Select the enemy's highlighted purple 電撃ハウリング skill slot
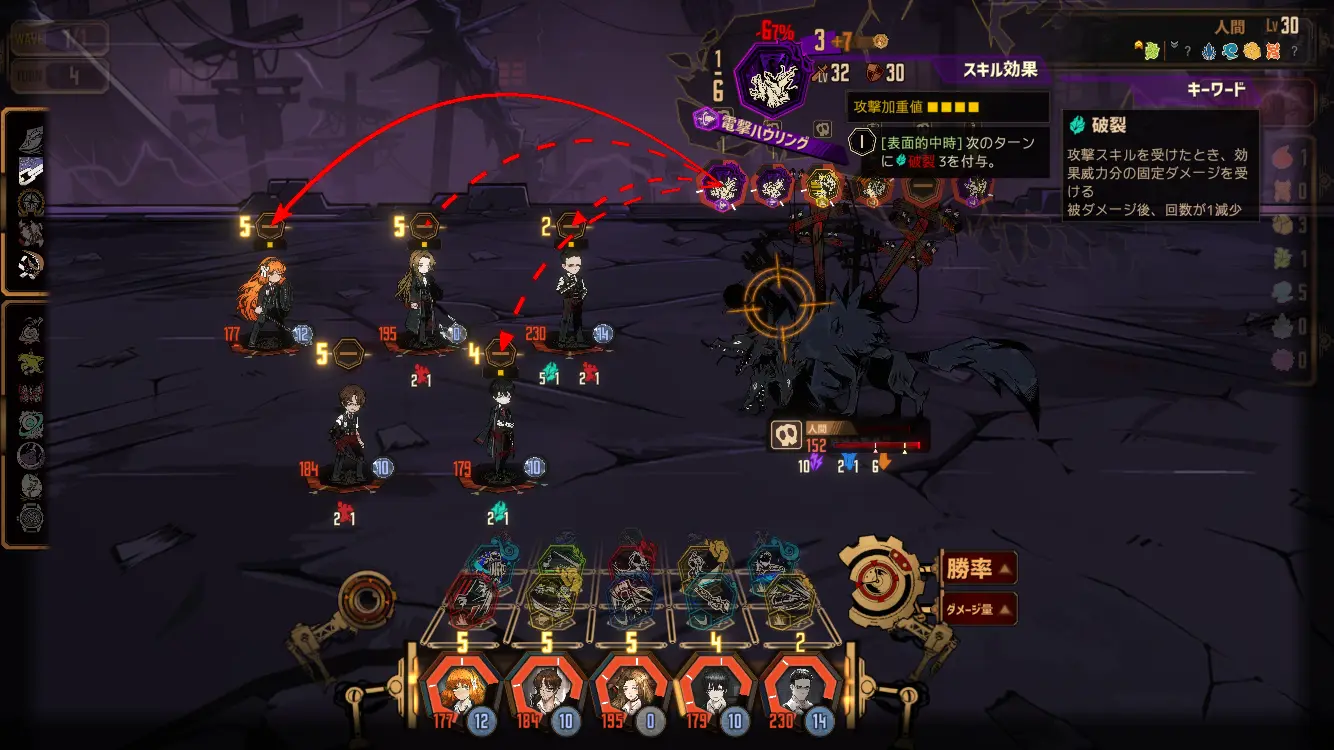The height and width of the screenshot is (750, 1334). [x=722, y=186]
